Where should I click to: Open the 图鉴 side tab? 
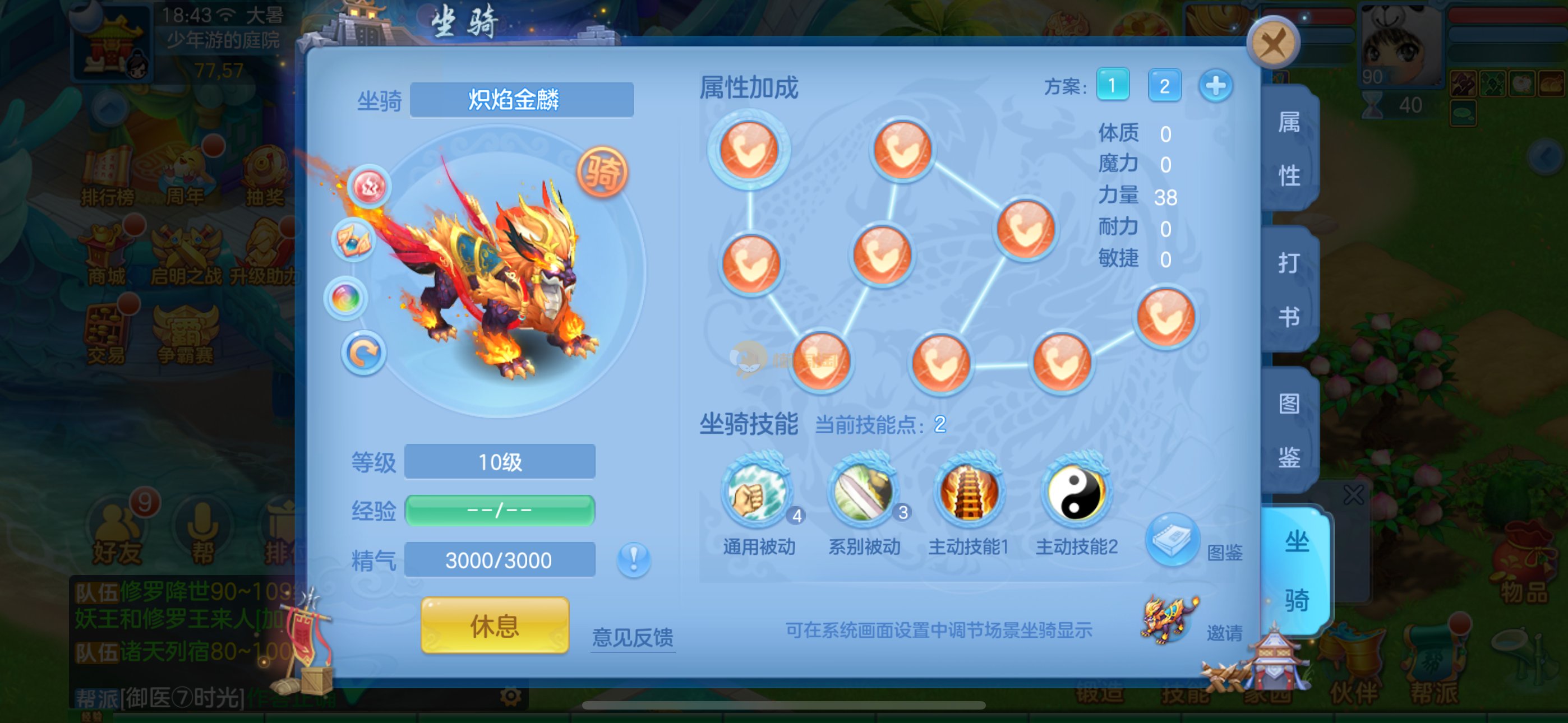click(x=1289, y=429)
